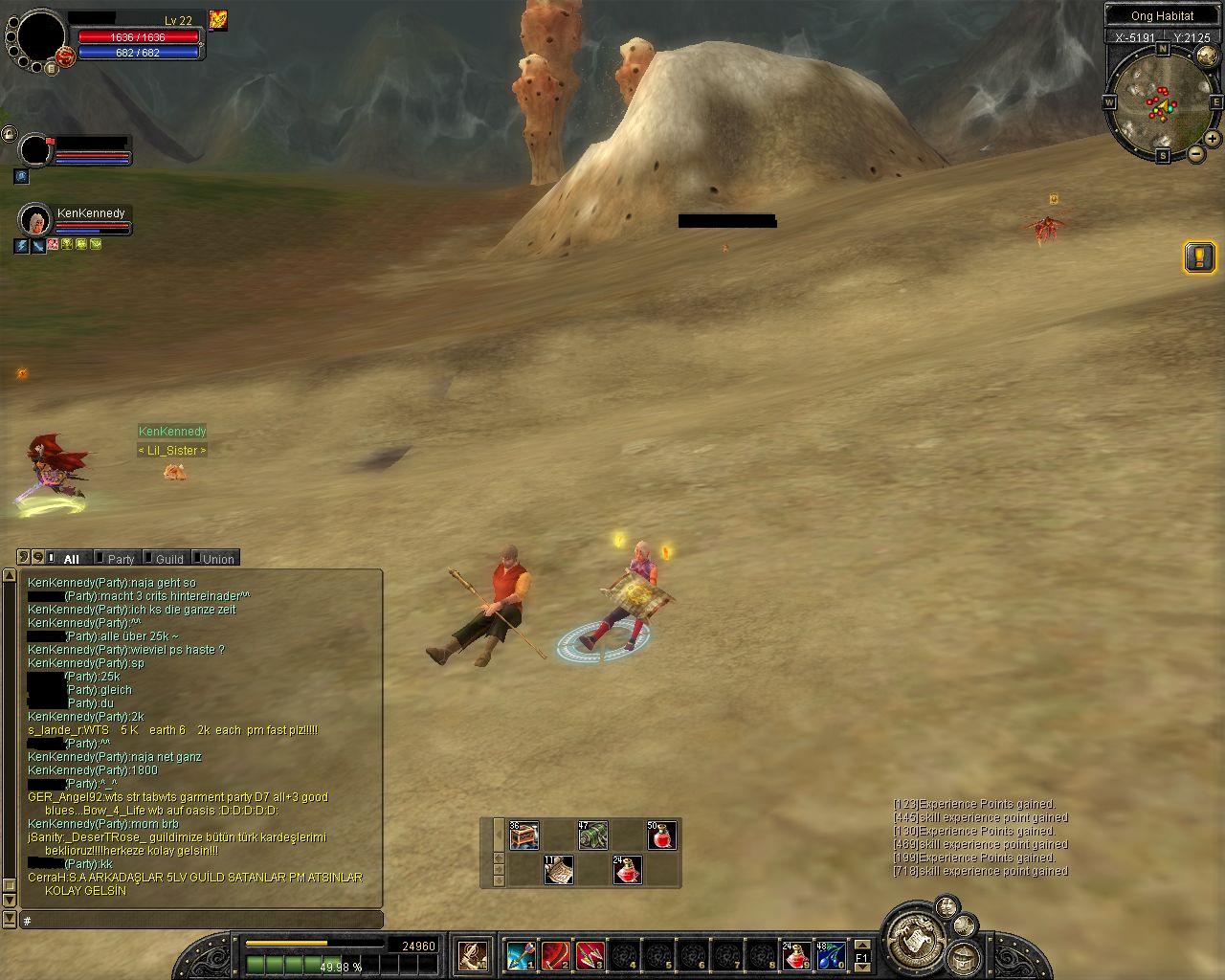The height and width of the screenshot is (980, 1225).
Task: Activate the arrow skill in slot 1
Action: pyautogui.click(x=522, y=955)
